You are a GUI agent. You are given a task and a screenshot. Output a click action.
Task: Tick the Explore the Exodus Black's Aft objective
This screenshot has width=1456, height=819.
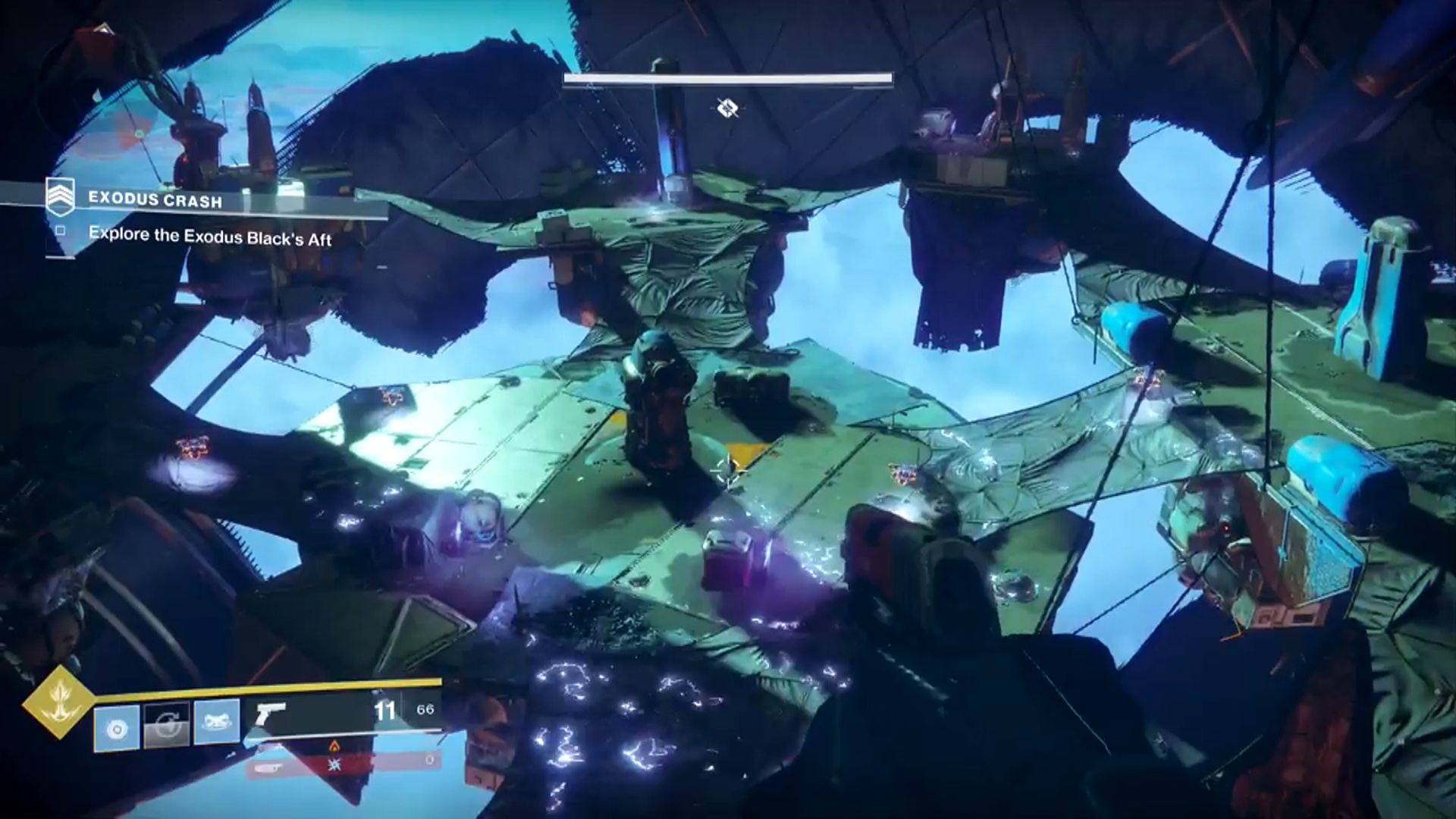[61, 230]
